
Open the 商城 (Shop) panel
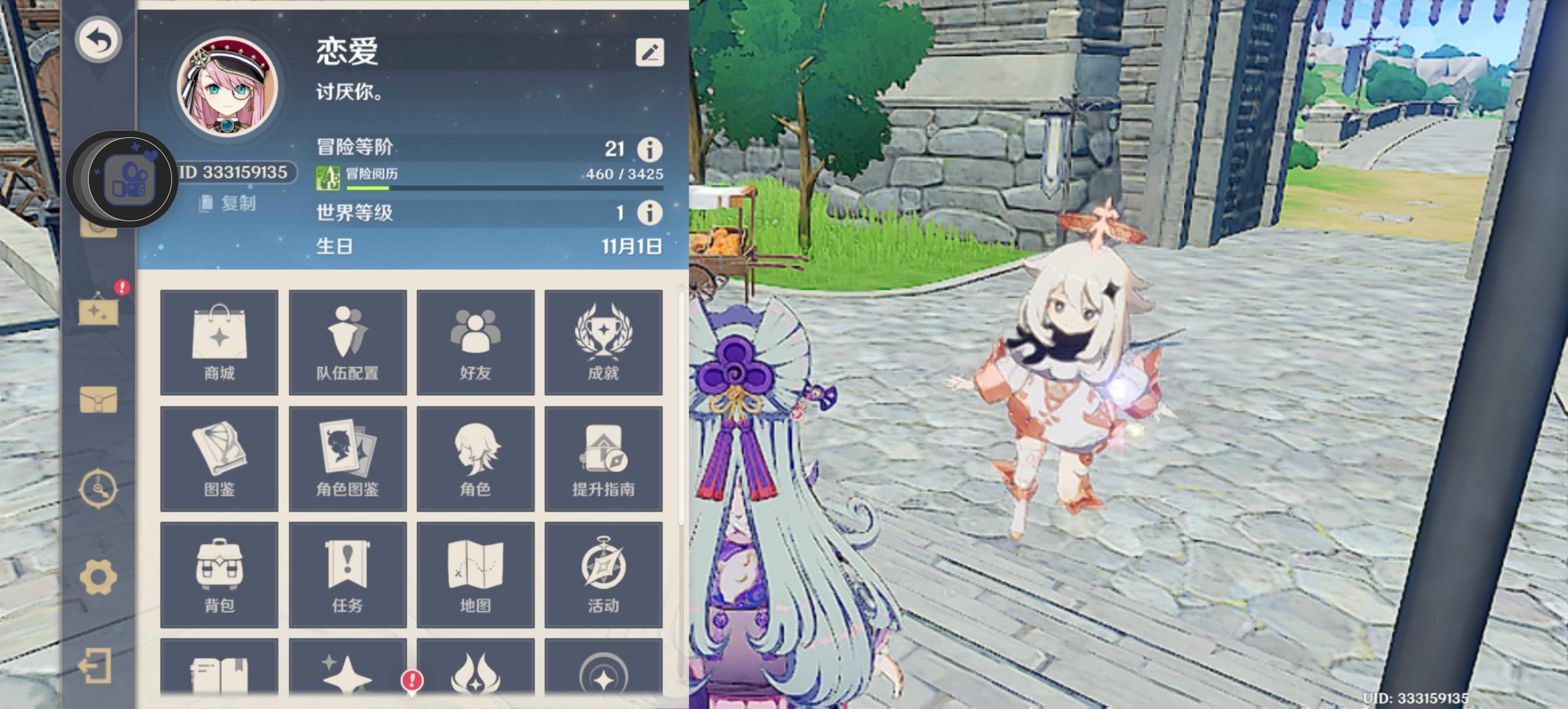point(219,343)
